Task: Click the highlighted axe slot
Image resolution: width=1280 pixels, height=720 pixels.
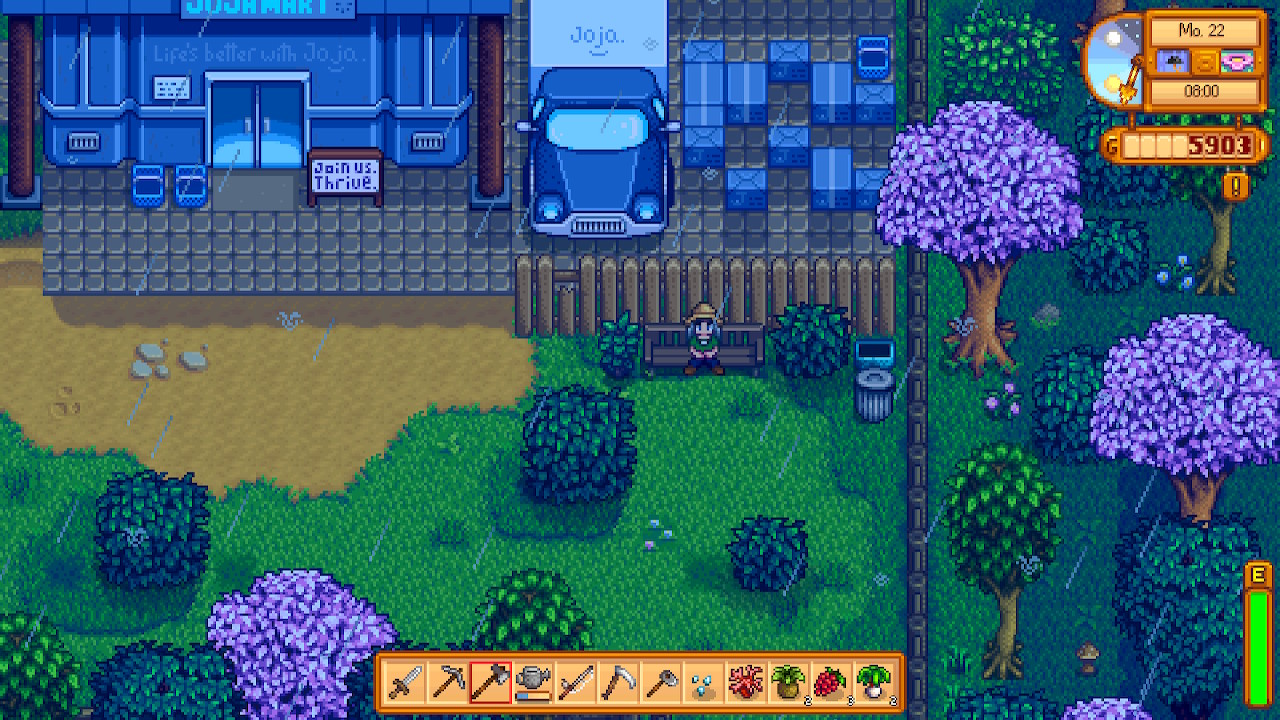Action: pyautogui.click(x=490, y=683)
